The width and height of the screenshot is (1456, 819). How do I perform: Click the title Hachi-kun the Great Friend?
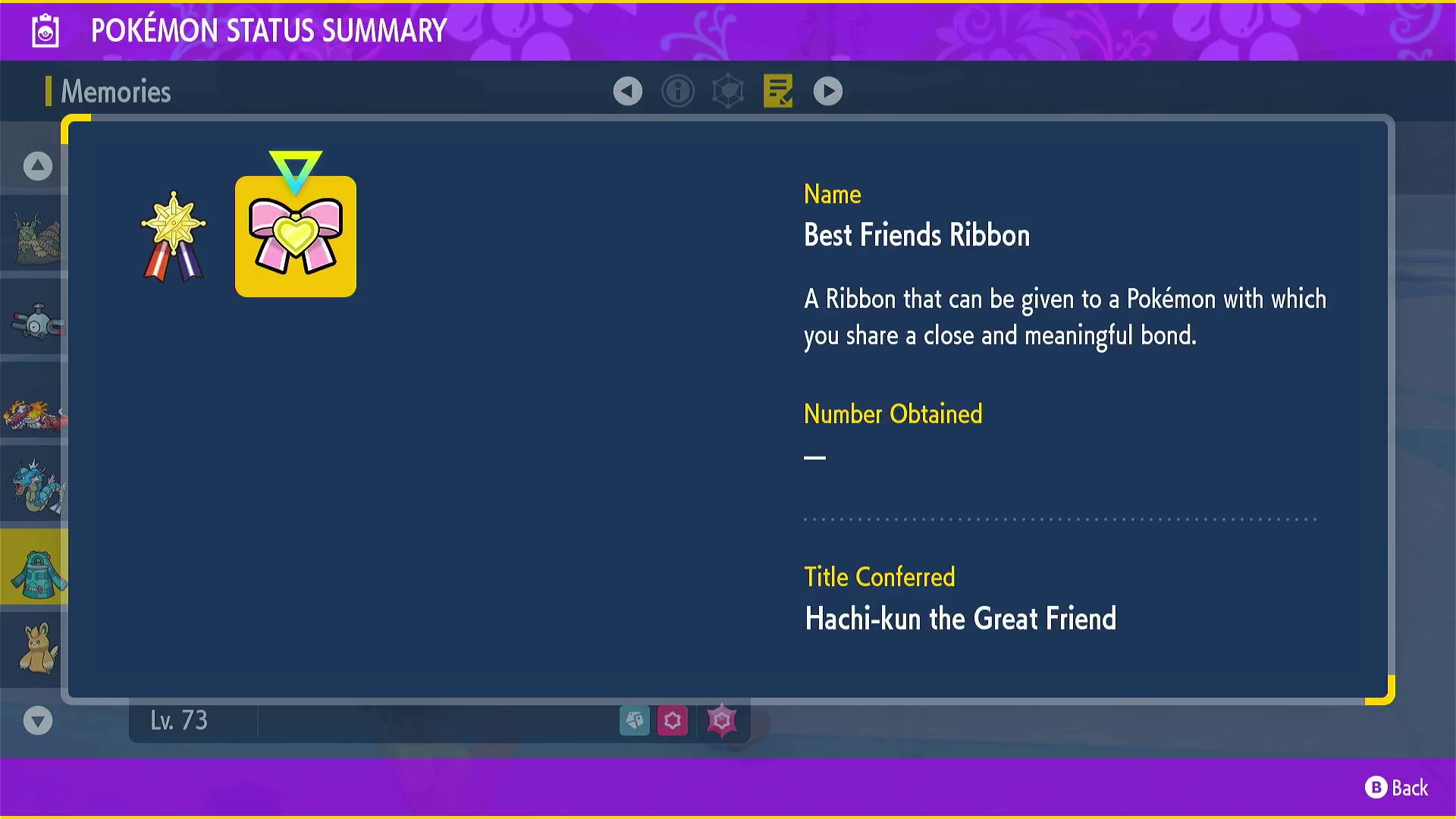960,619
